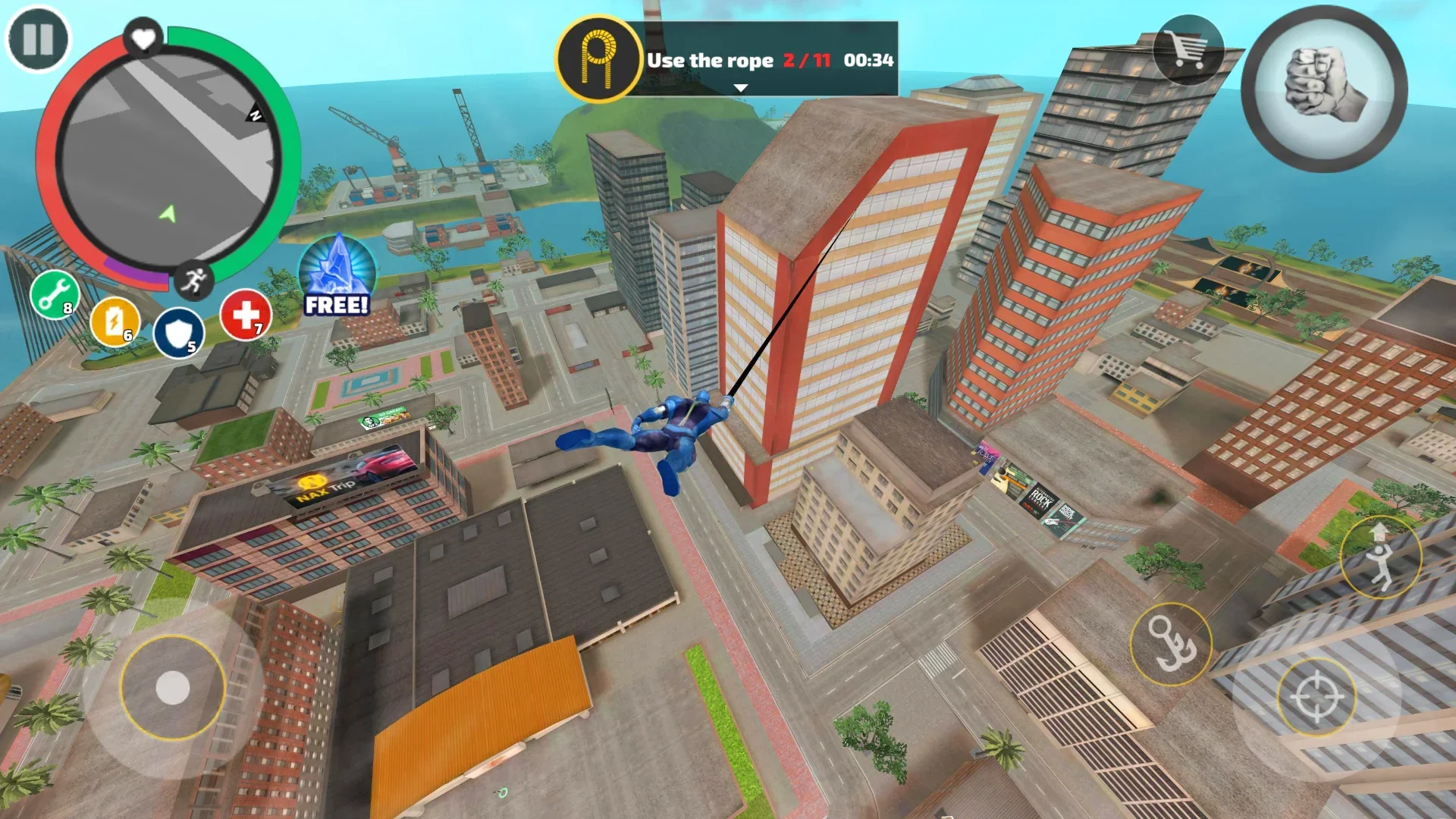This screenshot has width=1456, height=819.
Task: Open the shopping cart store
Action: (x=1188, y=50)
